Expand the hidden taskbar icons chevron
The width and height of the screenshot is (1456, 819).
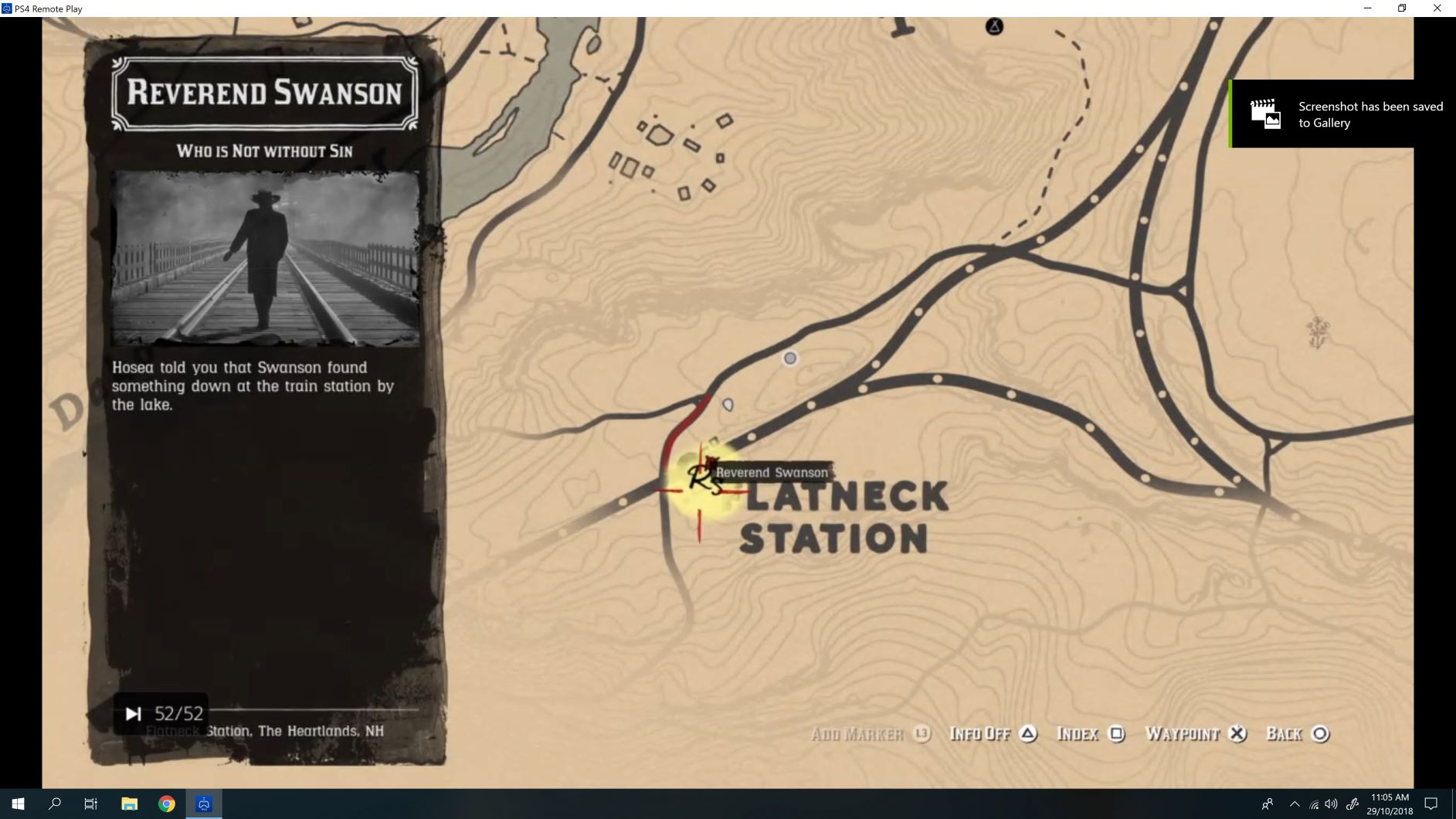(1295, 803)
